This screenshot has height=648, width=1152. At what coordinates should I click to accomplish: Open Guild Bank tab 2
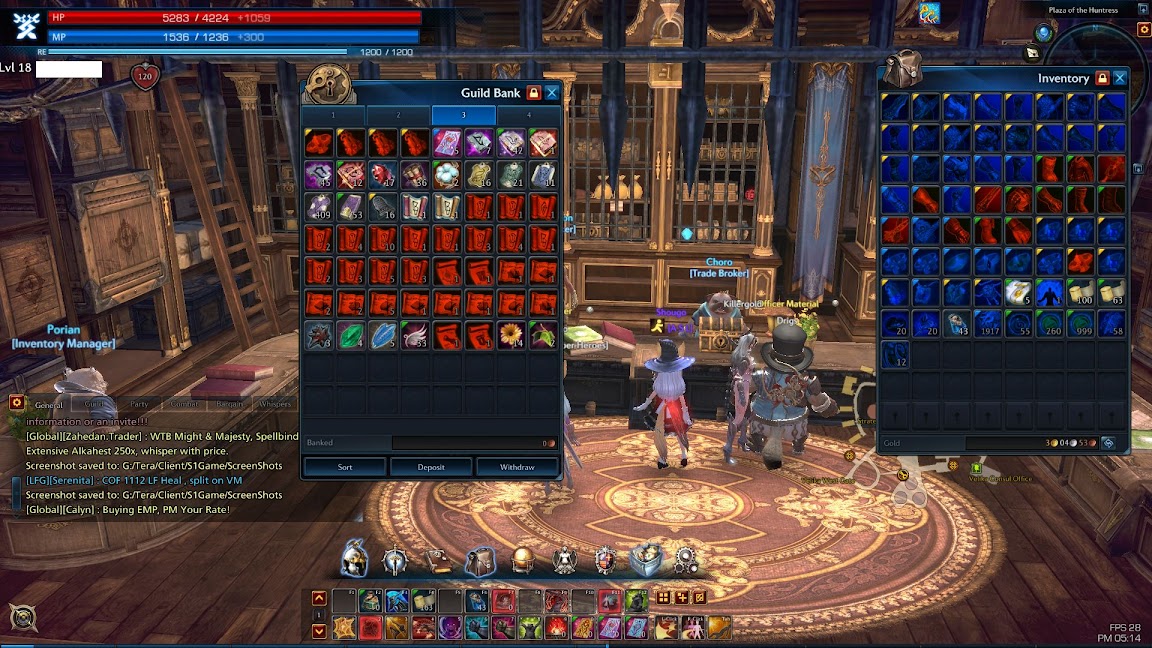(x=398, y=115)
